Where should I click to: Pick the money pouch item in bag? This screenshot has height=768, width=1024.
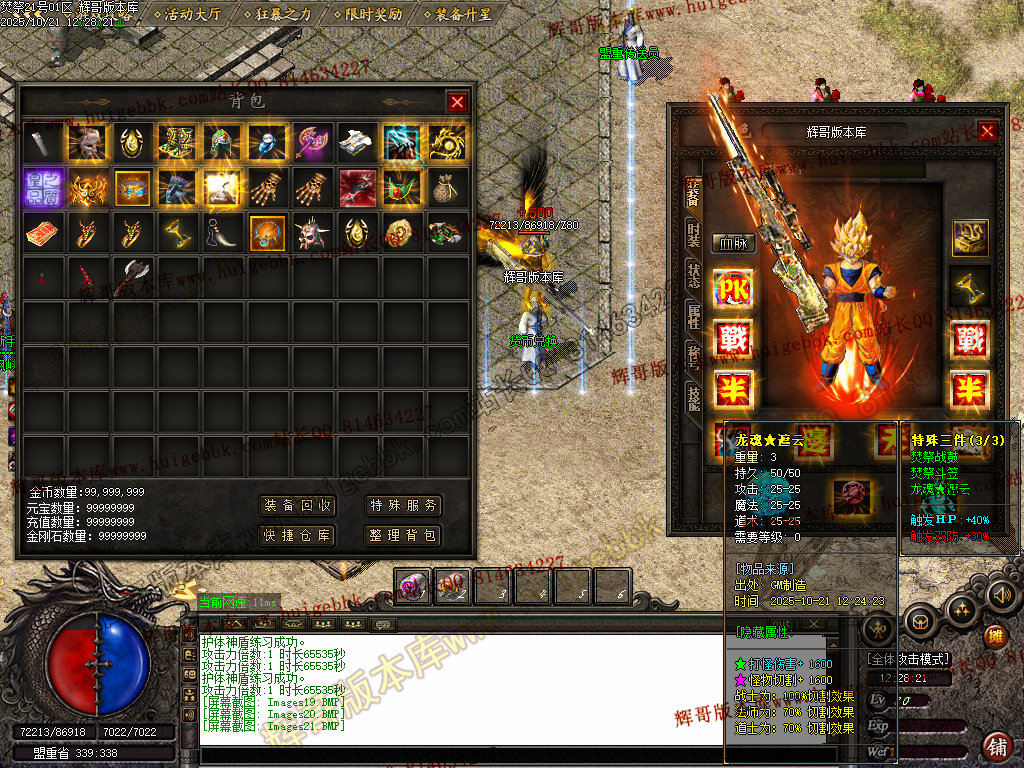click(x=446, y=187)
